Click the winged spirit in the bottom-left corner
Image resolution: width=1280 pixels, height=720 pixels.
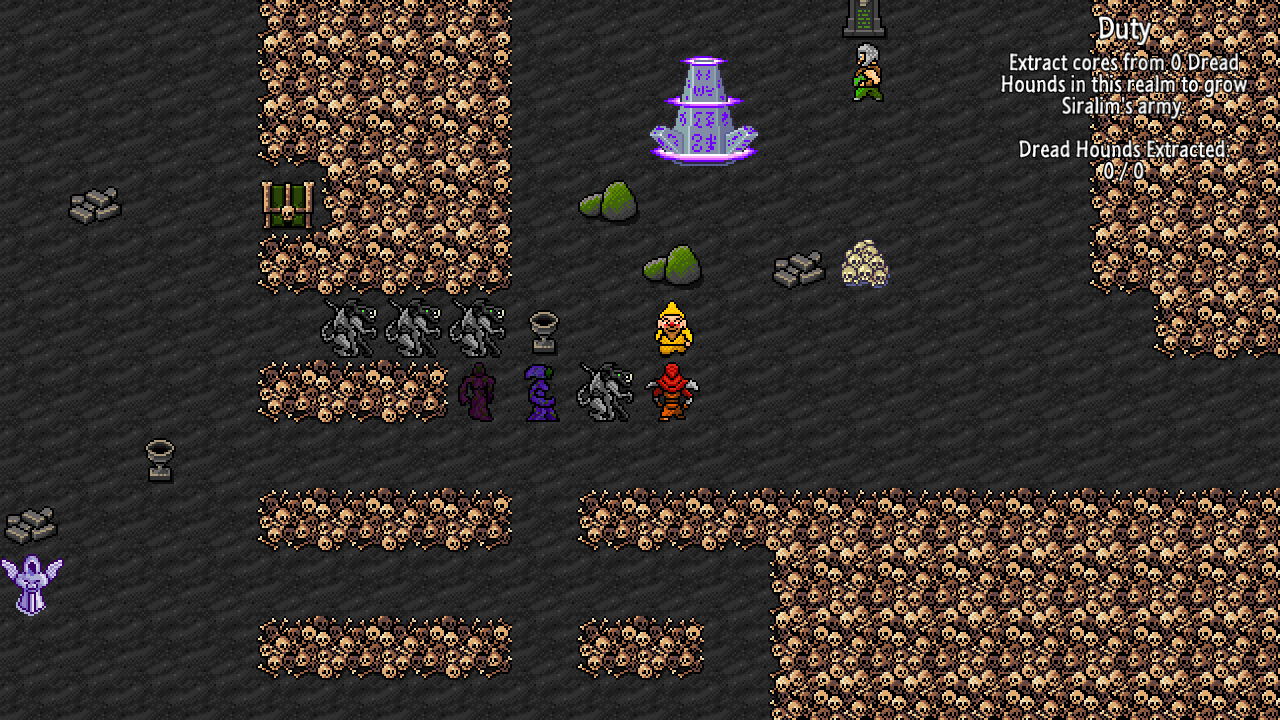point(30,585)
